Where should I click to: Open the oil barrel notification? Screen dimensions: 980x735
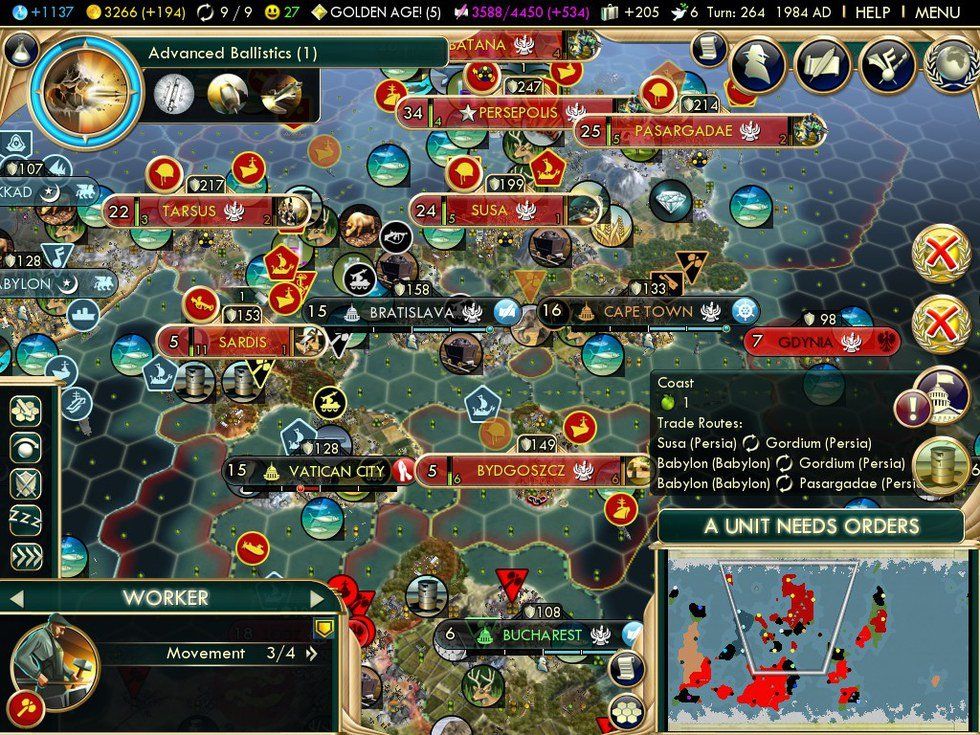tap(941, 467)
